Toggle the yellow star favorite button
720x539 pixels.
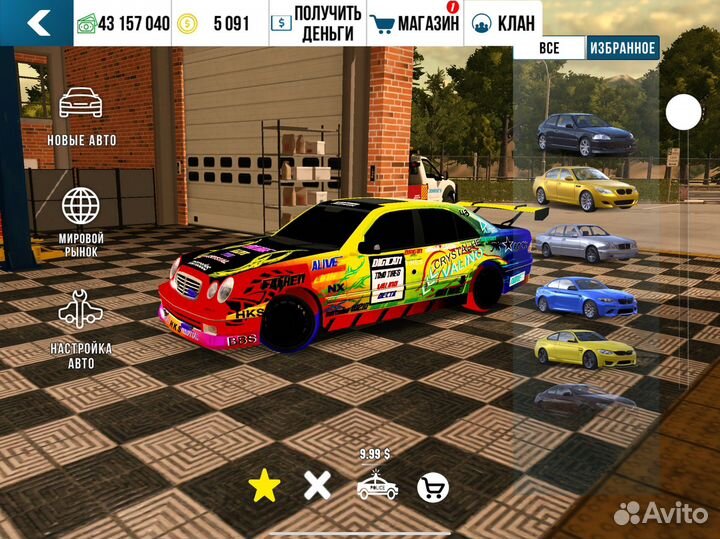(264, 486)
